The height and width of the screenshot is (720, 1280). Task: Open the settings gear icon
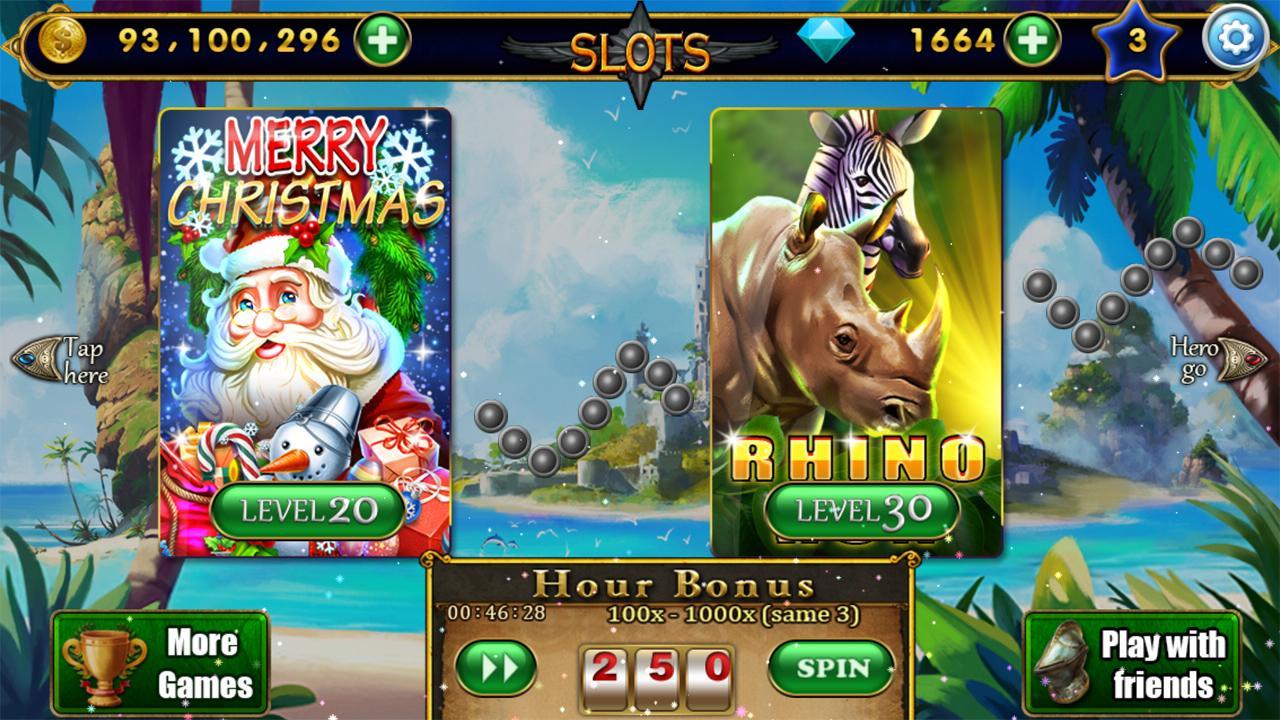1237,35
